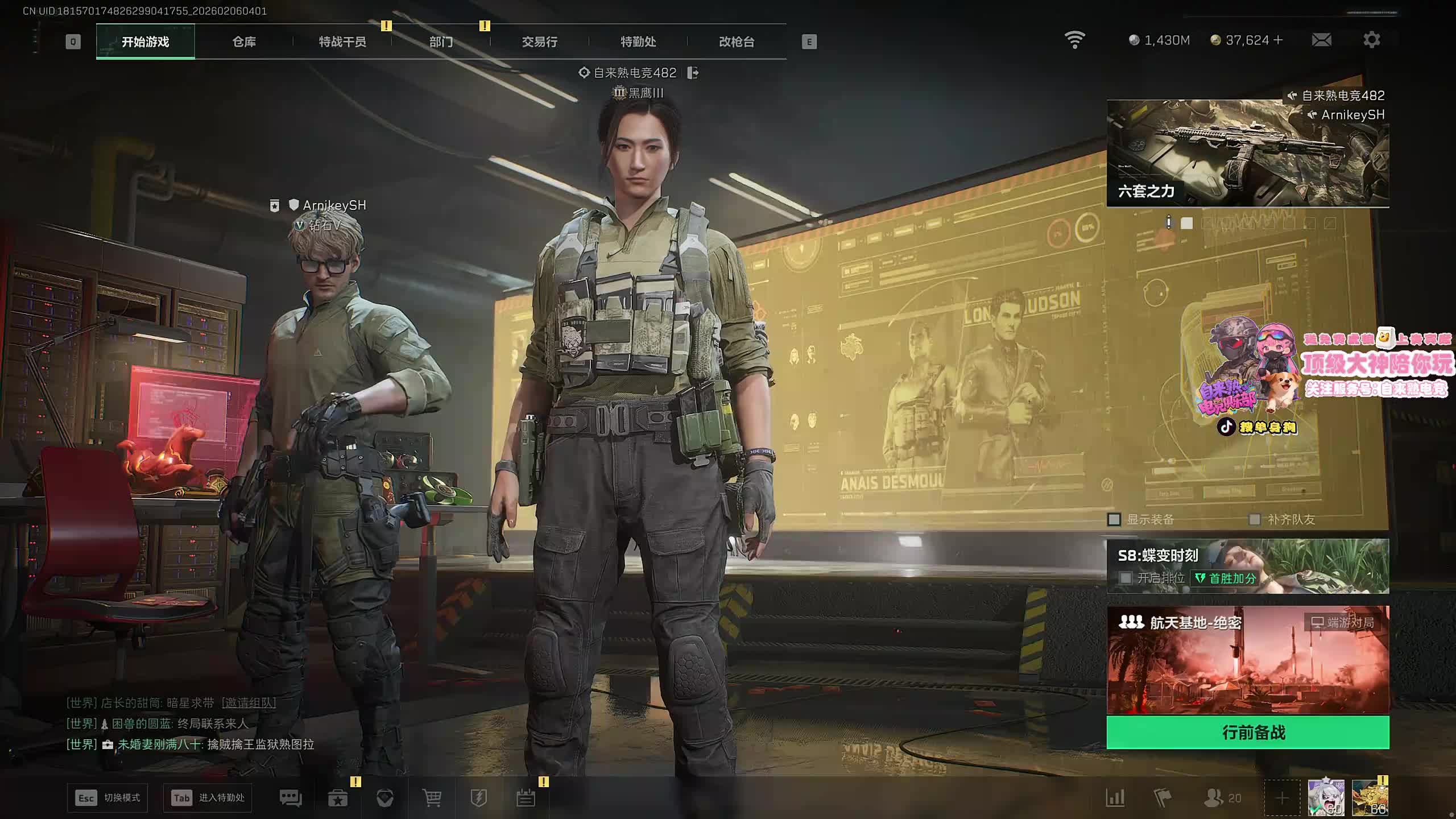The height and width of the screenshot is (819, 1456).
Task: Go to the 交易行 tab
Action: tap(539, 42)
